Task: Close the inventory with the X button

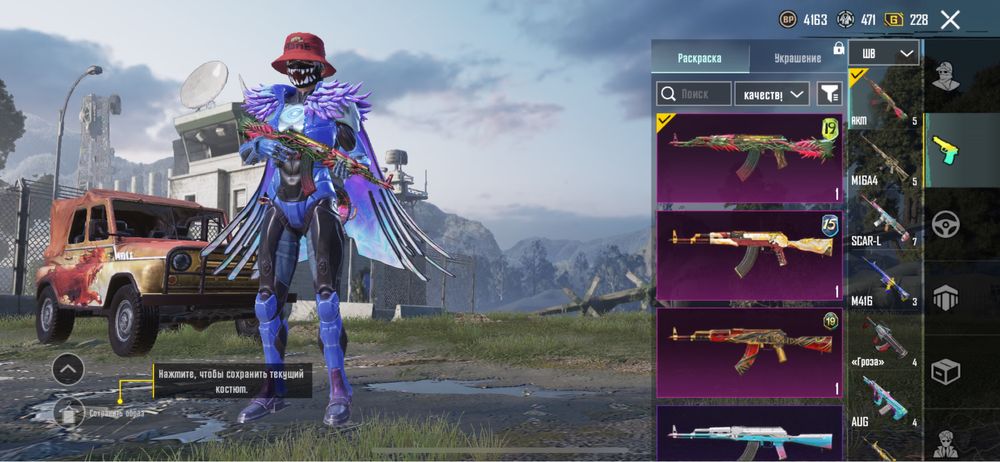Action: point(950,19)
